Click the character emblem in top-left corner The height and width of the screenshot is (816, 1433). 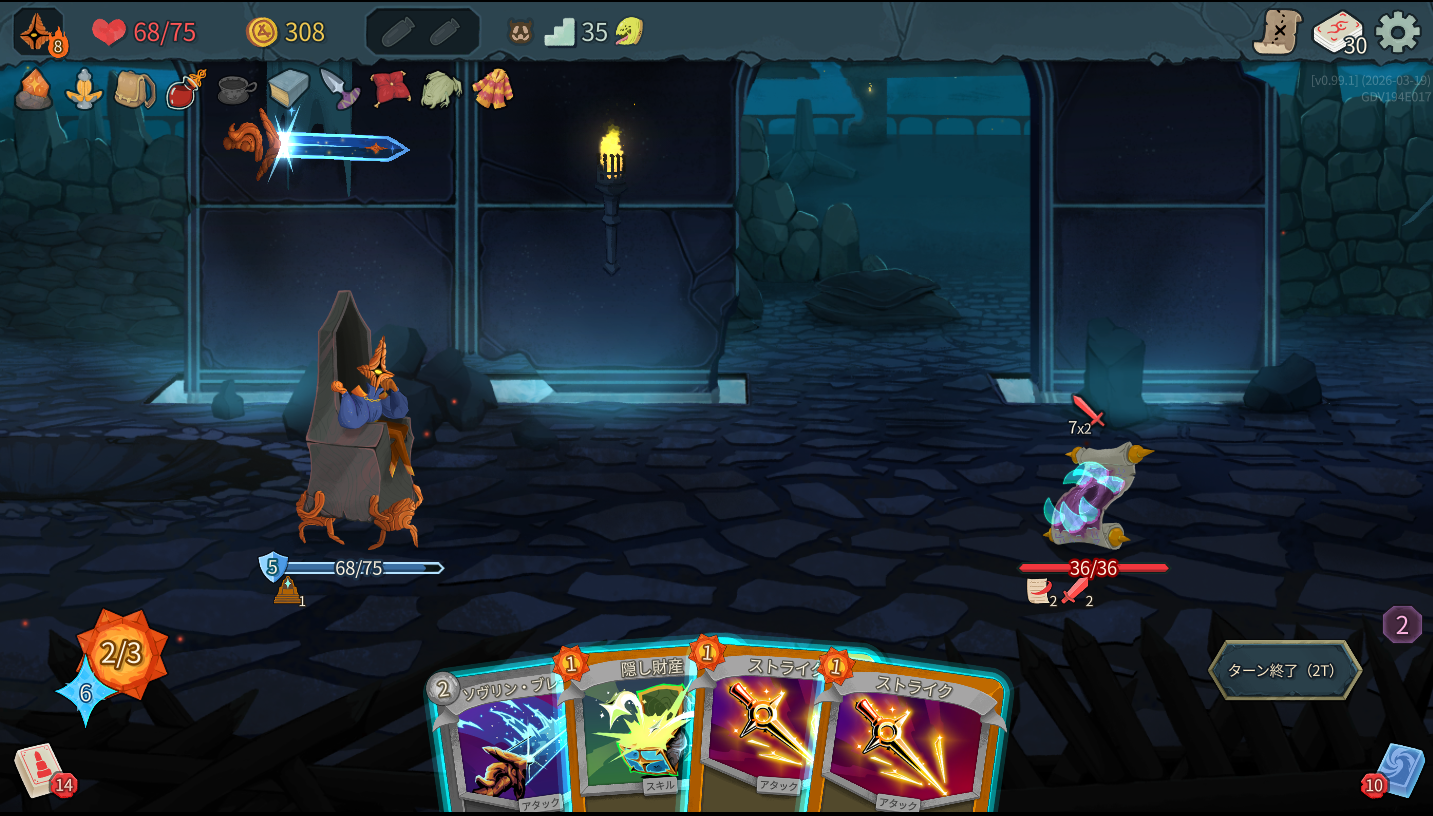(38, 32)
